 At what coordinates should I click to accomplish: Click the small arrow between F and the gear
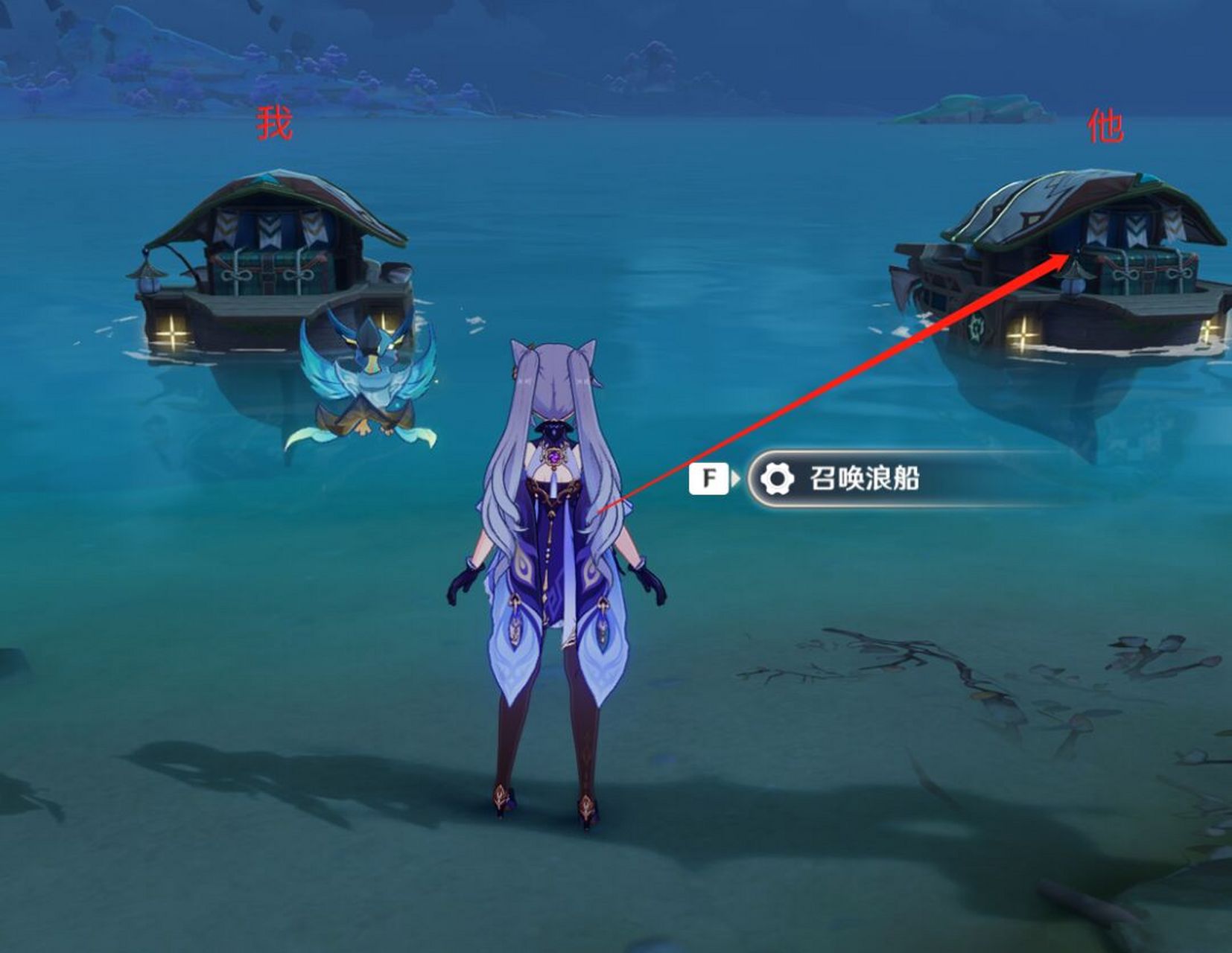[x=737, y=479]
